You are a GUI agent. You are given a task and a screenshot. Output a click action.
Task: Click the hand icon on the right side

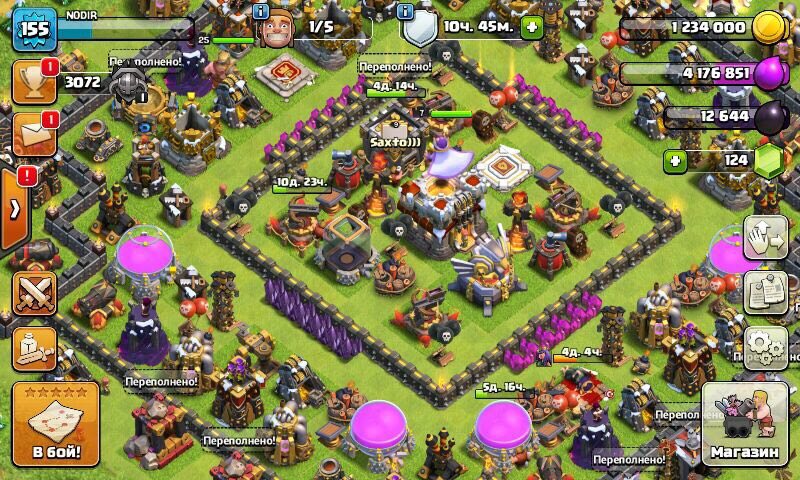(767, 239)
